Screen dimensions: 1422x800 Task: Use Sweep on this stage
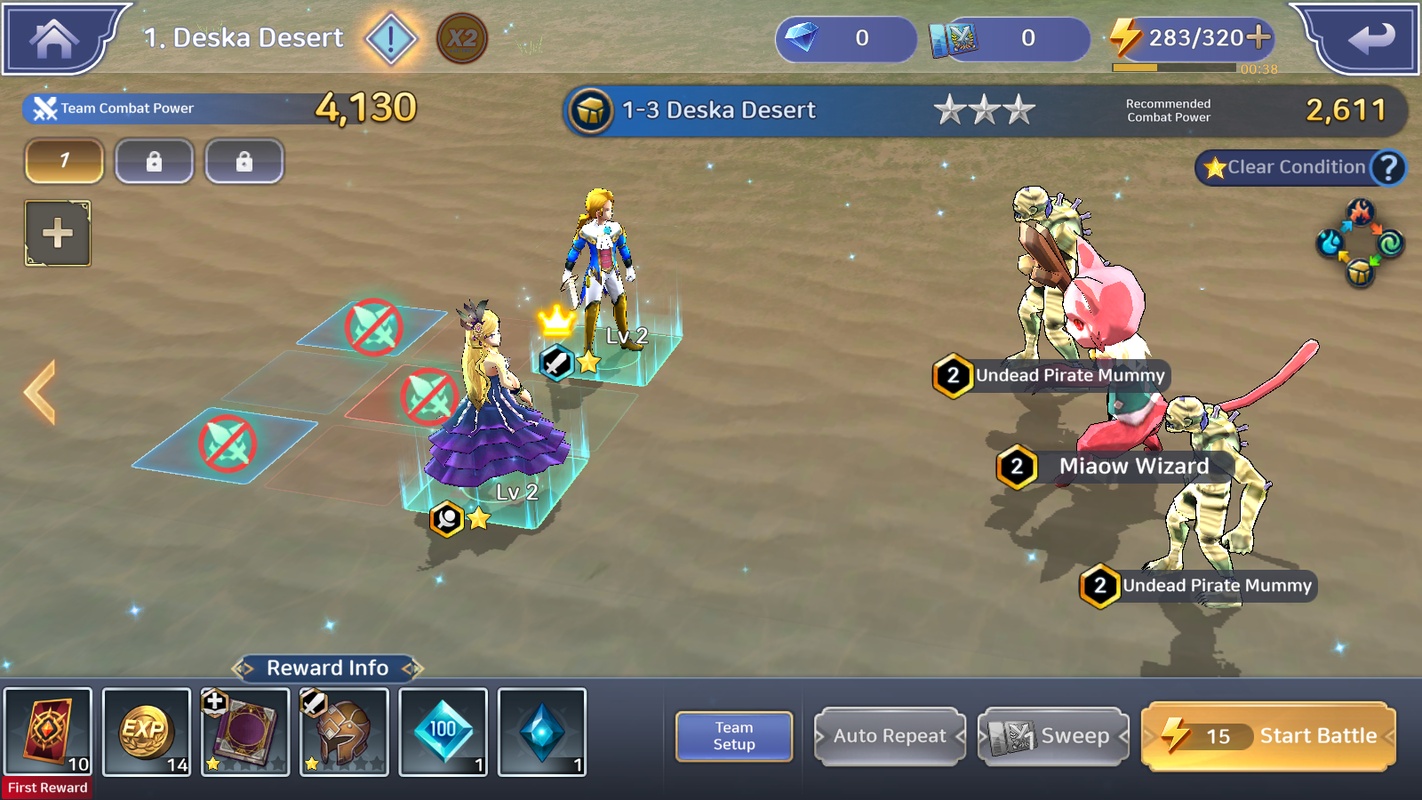point(1054,736)
